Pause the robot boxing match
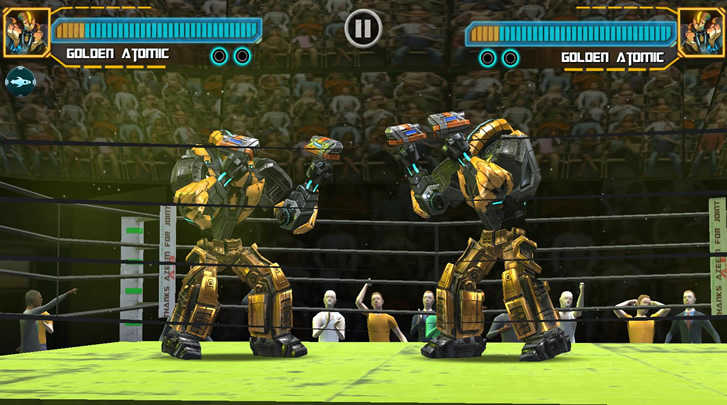Image resolution: width=727 pixels, height=405 pixels. [x=363, y=28]
